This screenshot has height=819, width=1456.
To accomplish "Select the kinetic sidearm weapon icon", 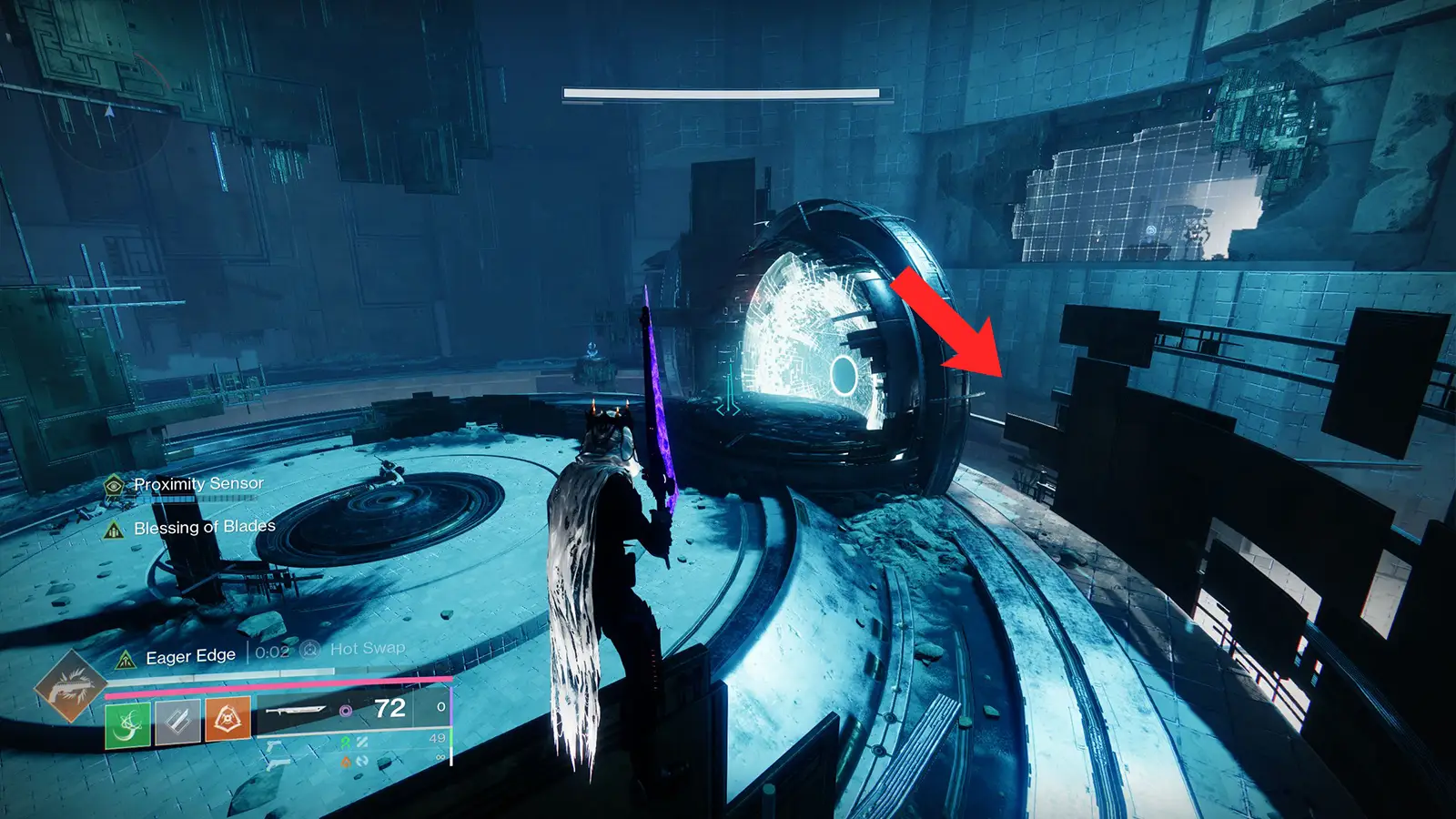I will 275,748.
